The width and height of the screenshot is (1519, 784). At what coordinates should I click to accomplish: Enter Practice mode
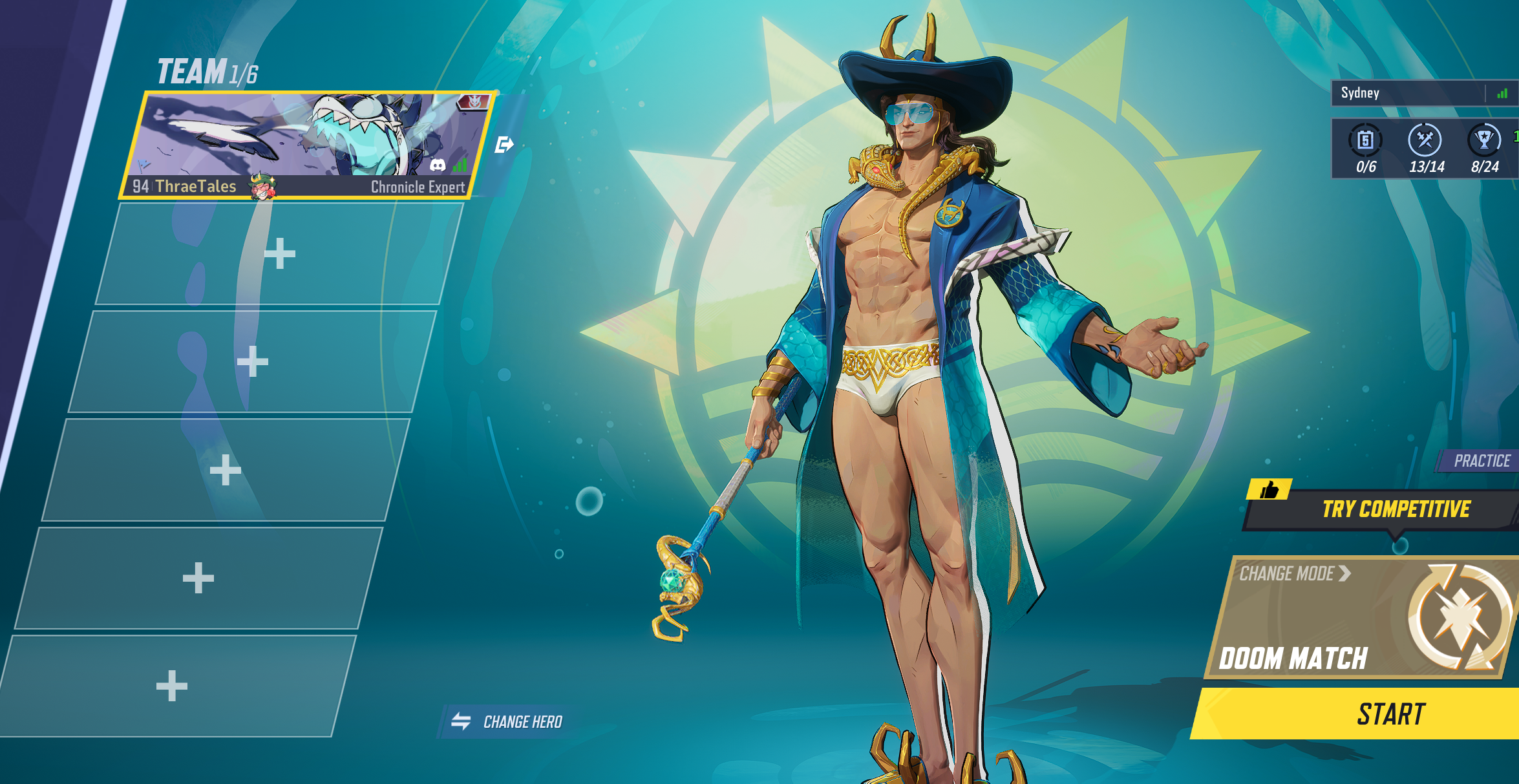click(1481, 461)
